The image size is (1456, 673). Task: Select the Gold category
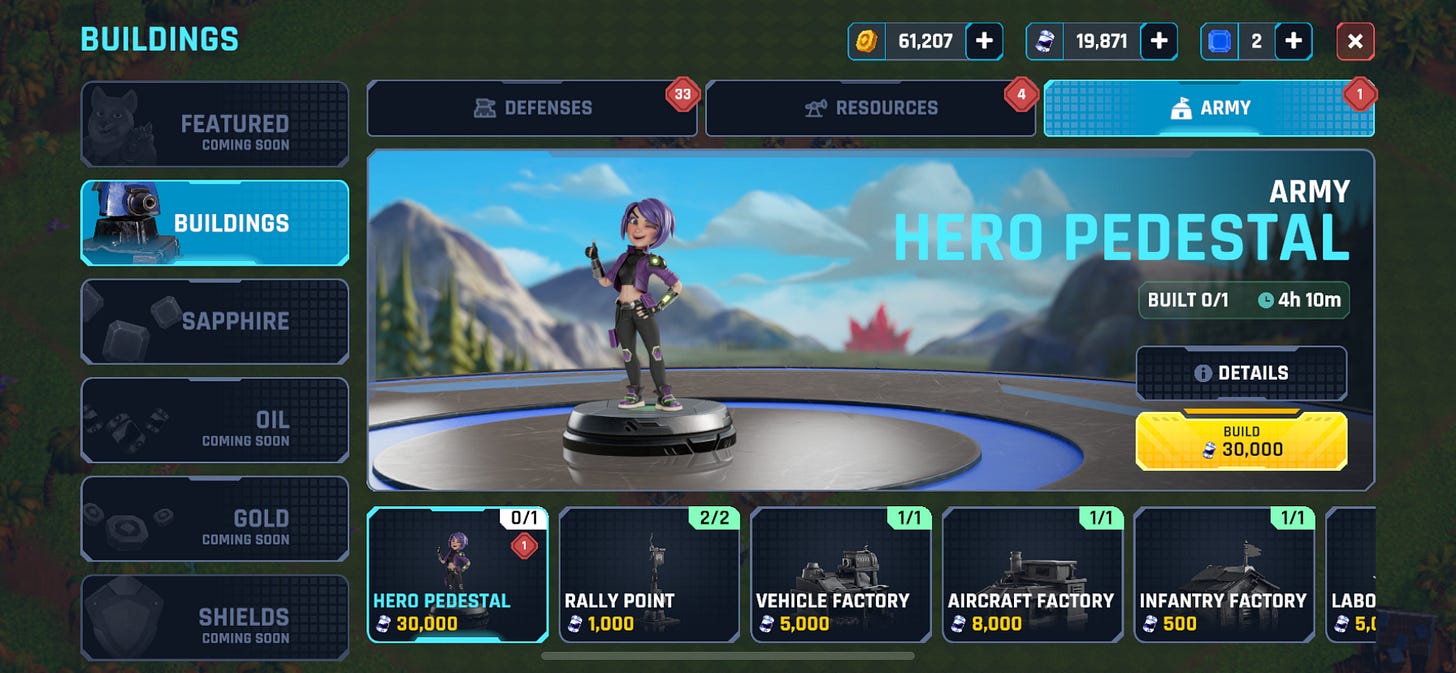[x=215, y=518]
